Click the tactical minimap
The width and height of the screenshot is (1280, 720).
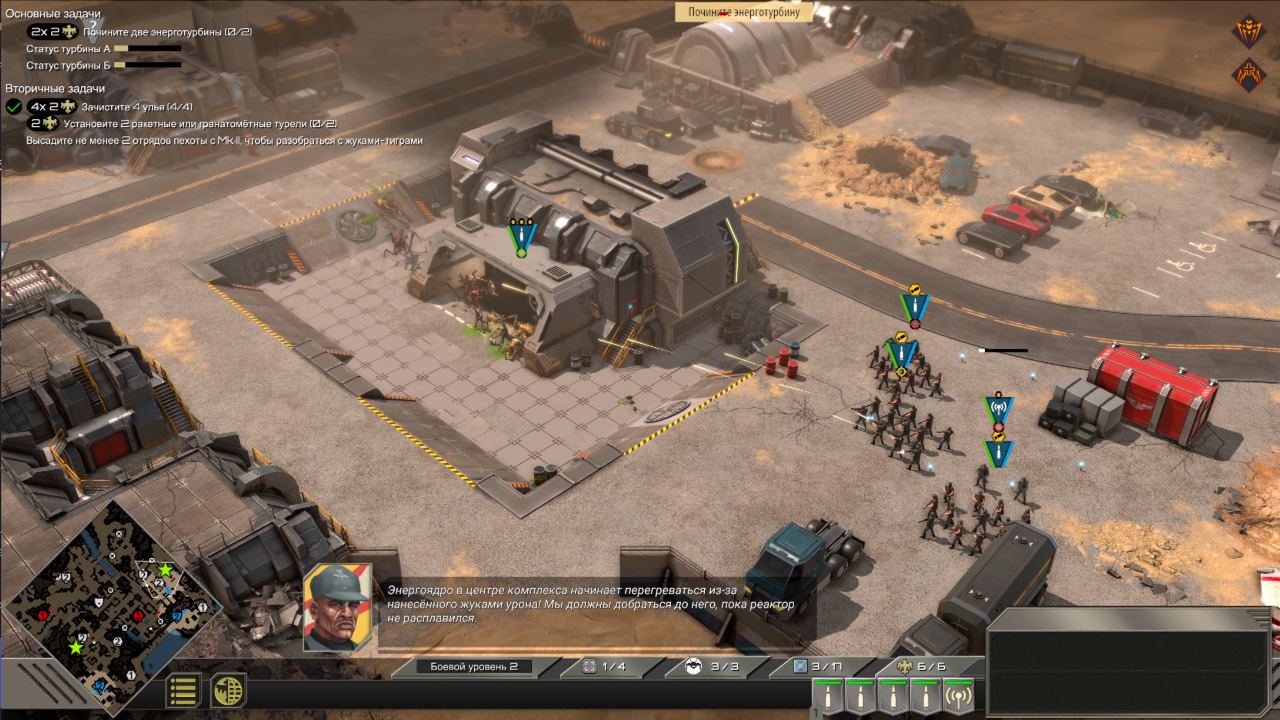click(112, 612)
